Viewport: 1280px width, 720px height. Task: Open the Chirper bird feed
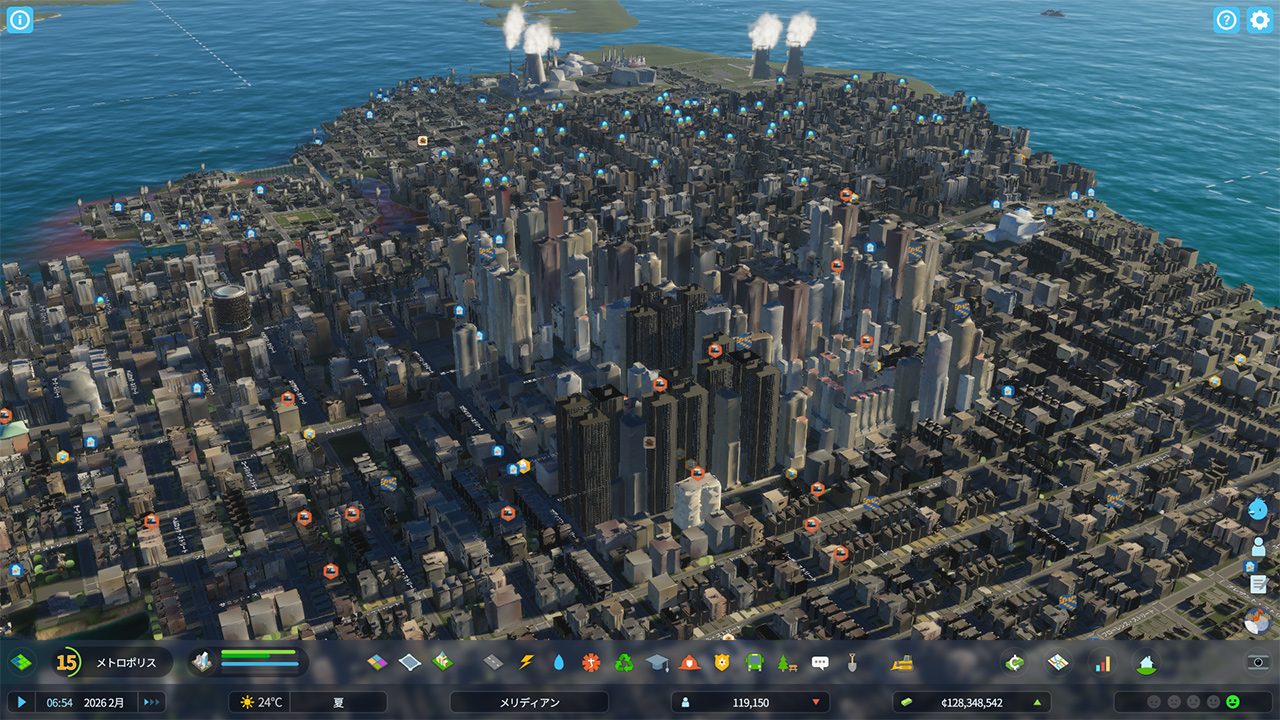[x=1259, y=509]
